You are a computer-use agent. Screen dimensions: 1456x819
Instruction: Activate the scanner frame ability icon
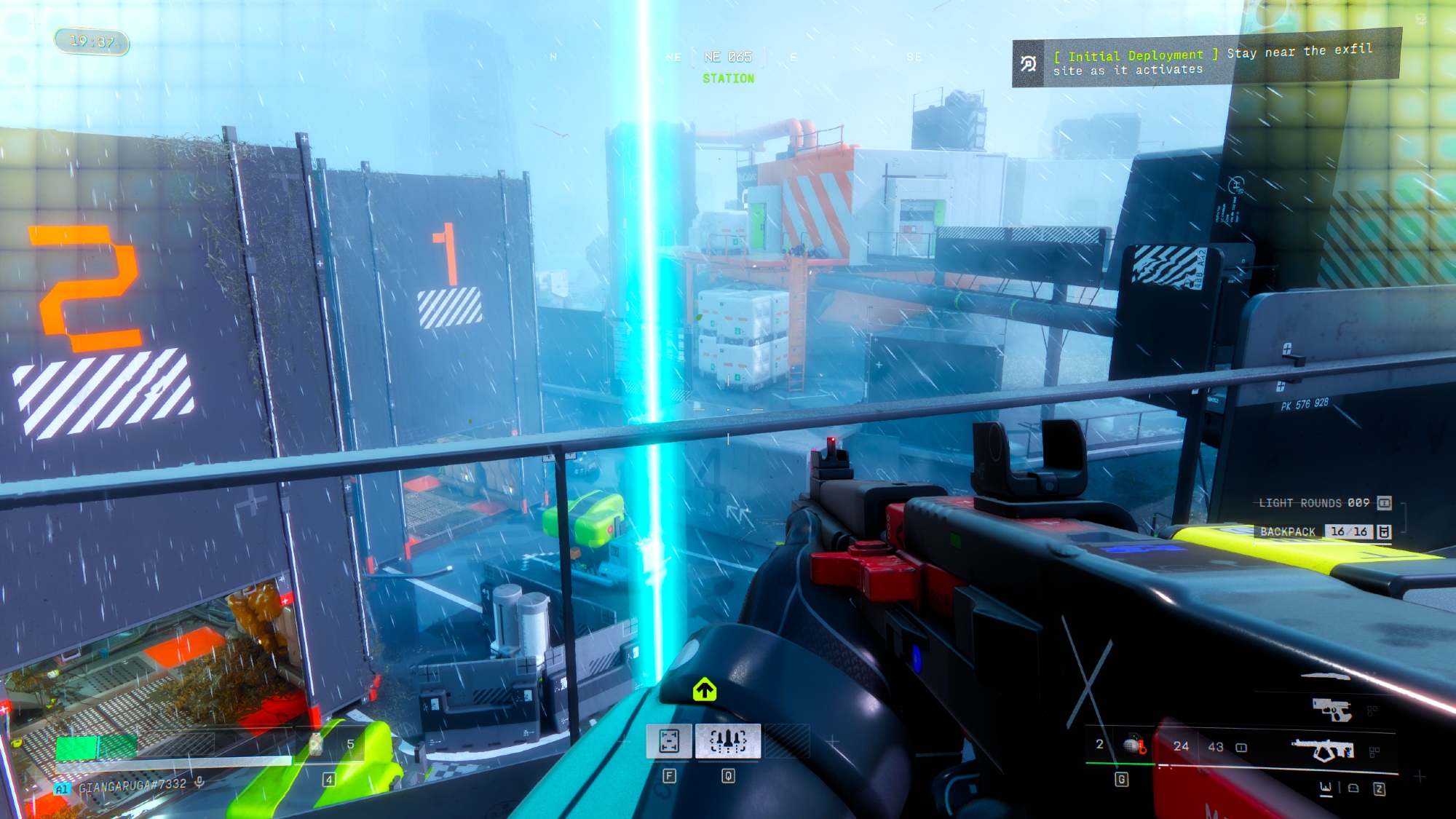[x=669, y=741]
